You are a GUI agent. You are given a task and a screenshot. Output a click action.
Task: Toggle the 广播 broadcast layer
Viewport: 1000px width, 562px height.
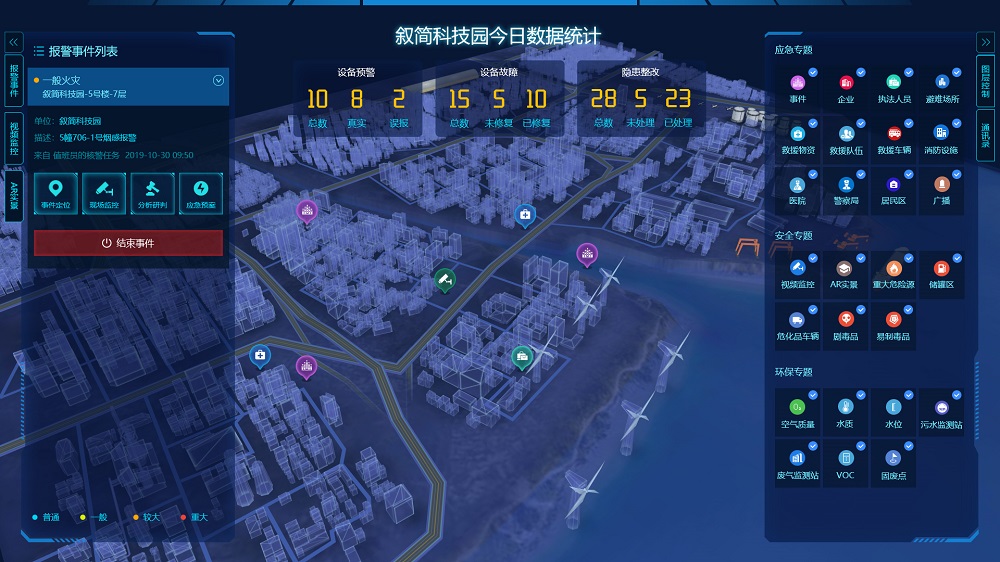(940, 187)
